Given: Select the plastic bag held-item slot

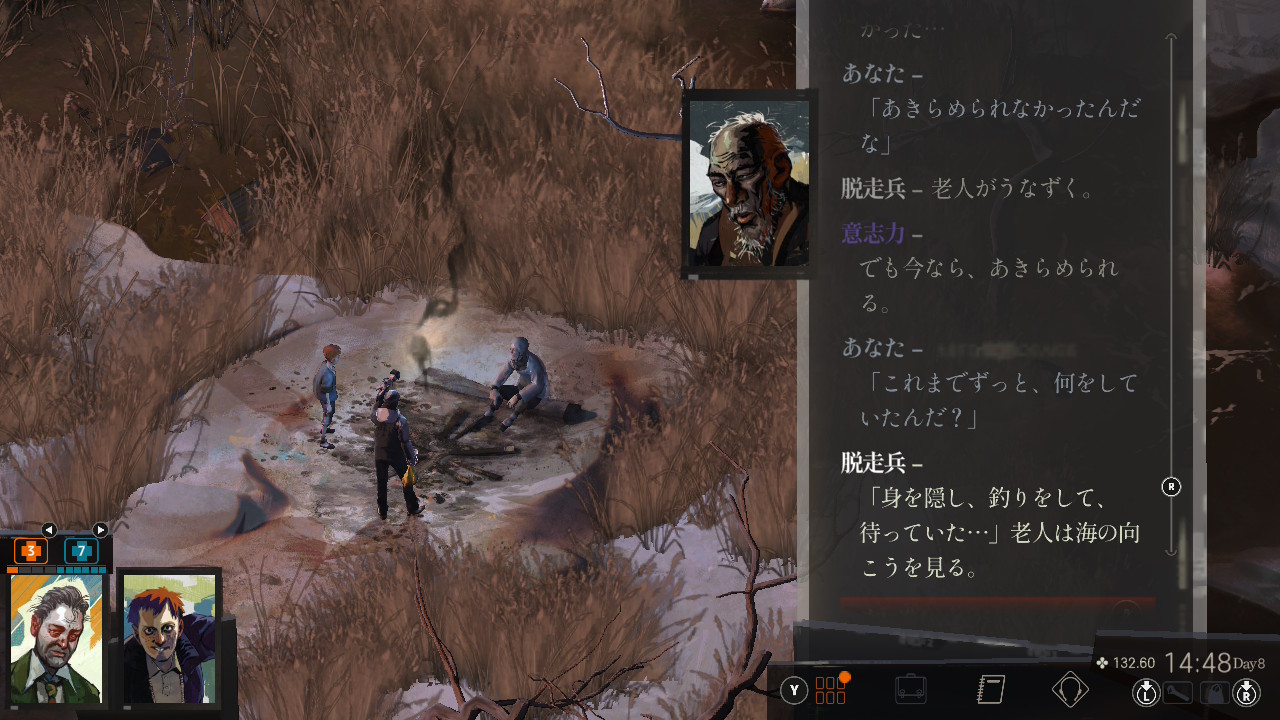Looking at the screenshot, I should click(1213, 692).
